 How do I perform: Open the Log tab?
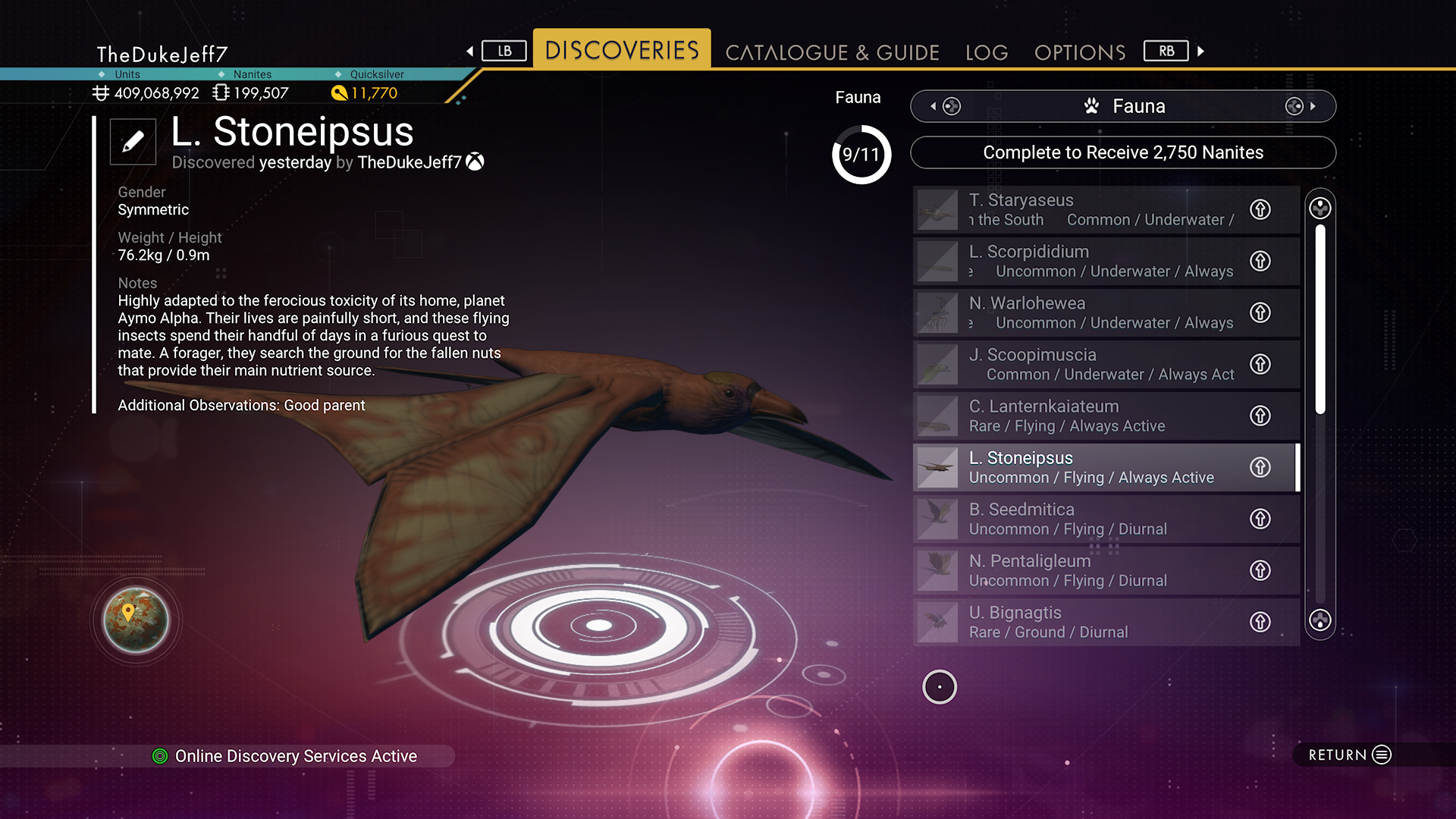pos(987,52)
